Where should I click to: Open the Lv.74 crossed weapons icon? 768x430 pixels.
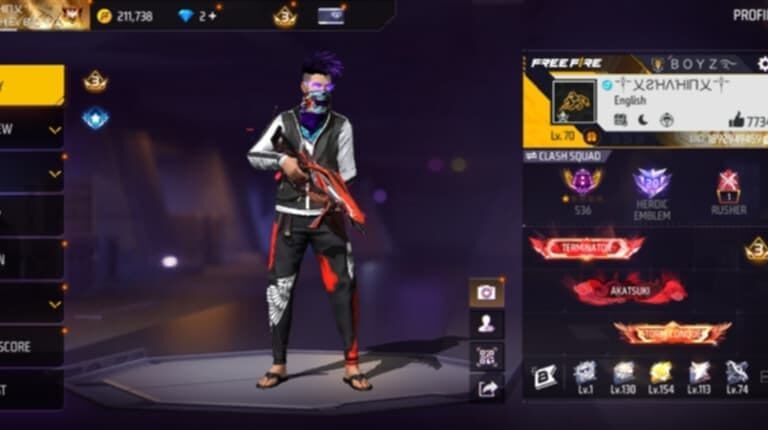click(737, 374)
